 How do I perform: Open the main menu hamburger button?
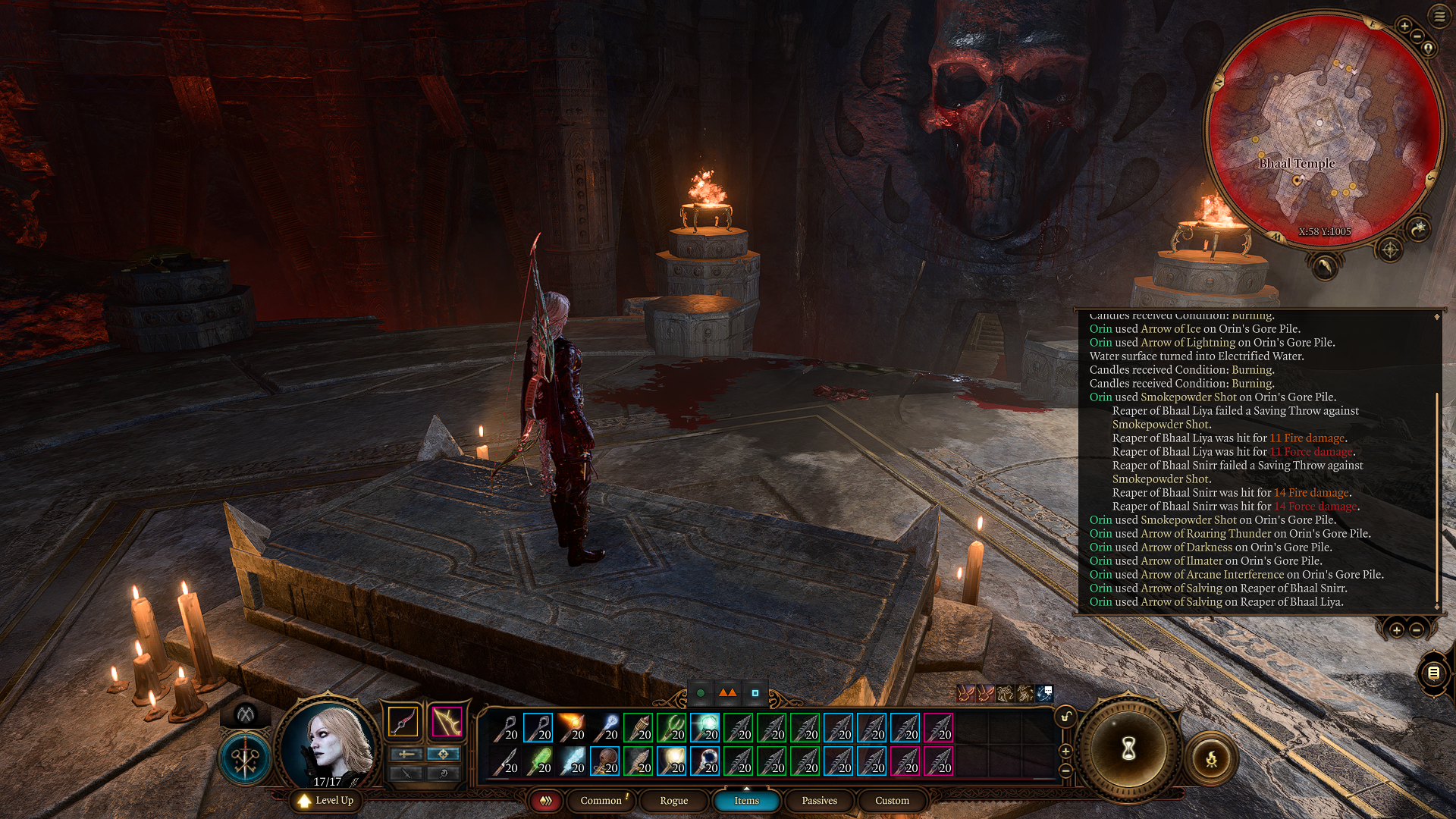pyautogui.click(x=1439, y=17)
